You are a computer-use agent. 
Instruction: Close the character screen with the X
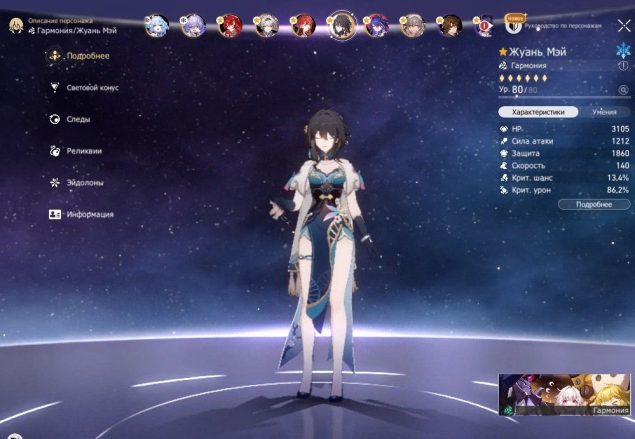[x=624, y=26]
